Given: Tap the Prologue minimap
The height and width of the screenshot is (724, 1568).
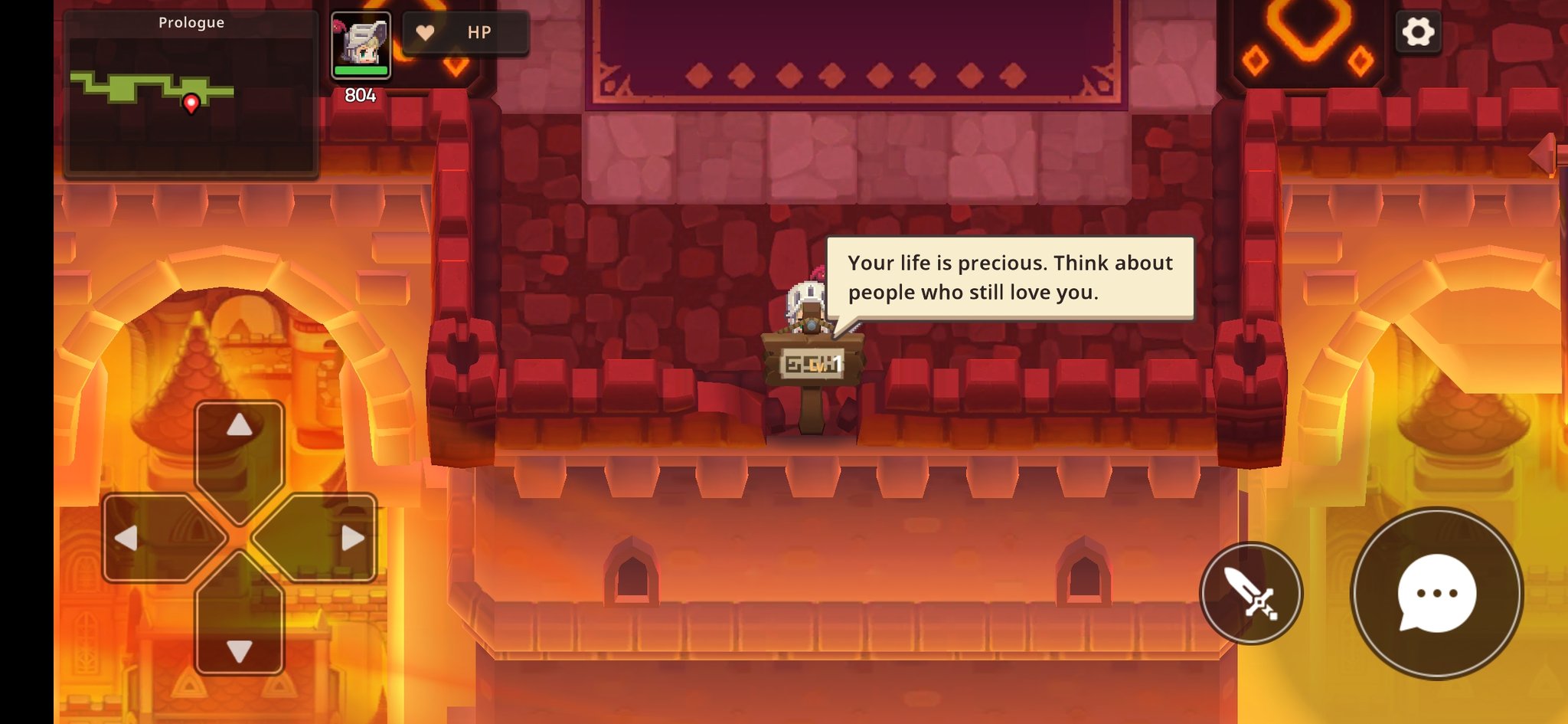Looking at the screenshot, I should click(191, 97).
